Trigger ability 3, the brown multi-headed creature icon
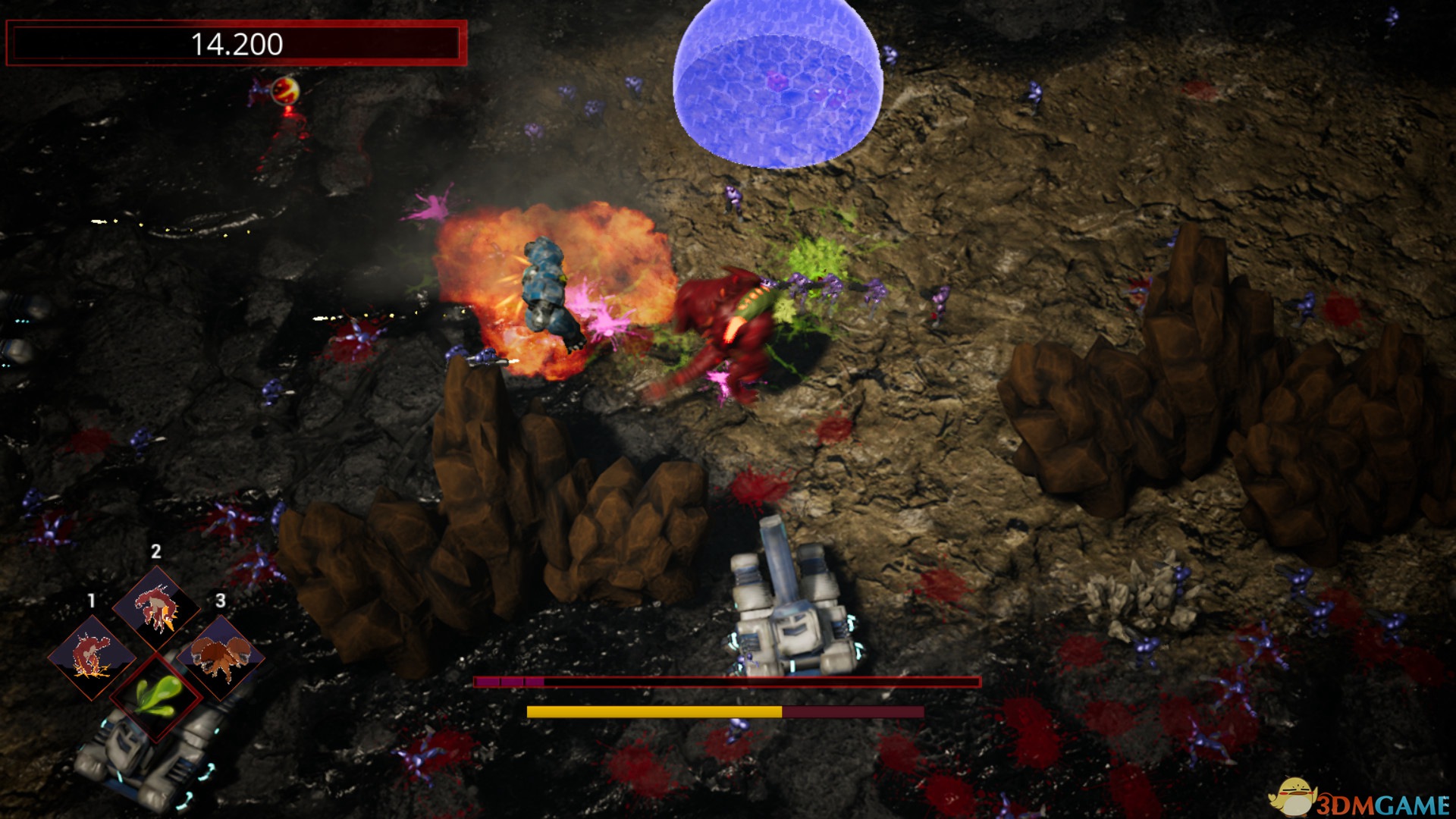The width and height of the screenshot is (1456, 819). pyautogui.click(x=221, y=655)
